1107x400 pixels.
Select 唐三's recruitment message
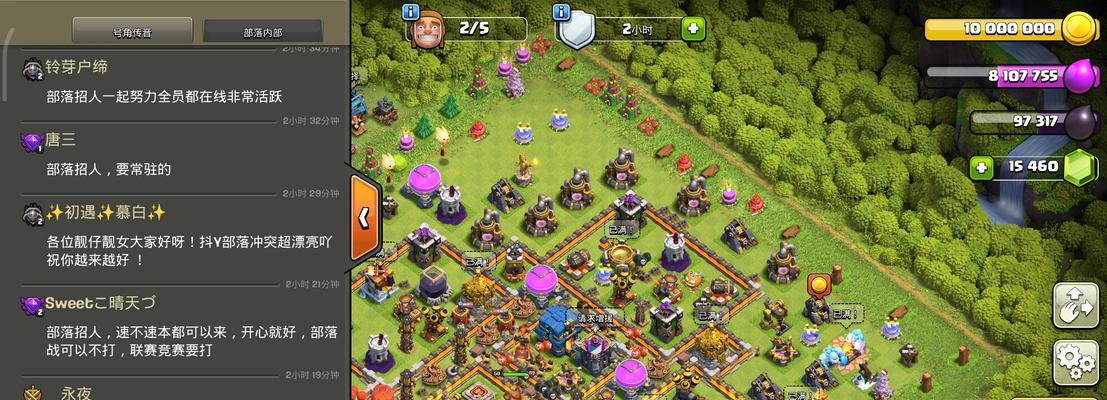pyautogui.click(x=108, y=170)
